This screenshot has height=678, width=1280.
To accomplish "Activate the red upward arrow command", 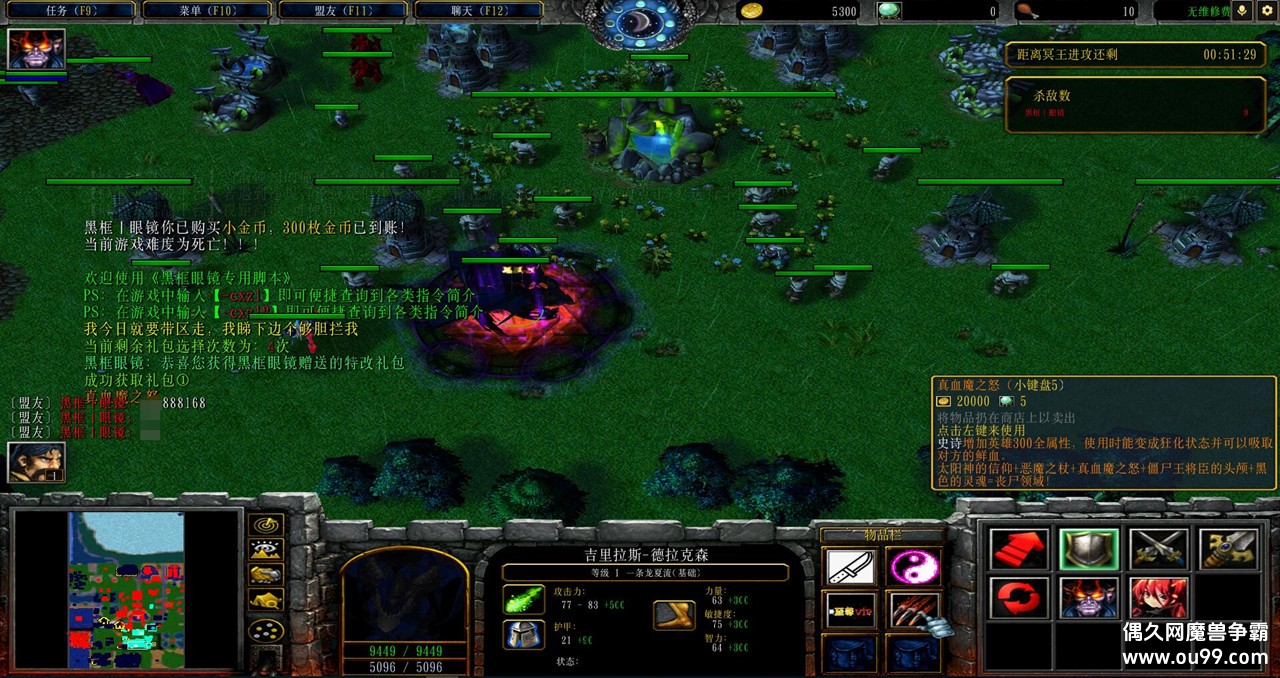I will [x=1019, y=549].
